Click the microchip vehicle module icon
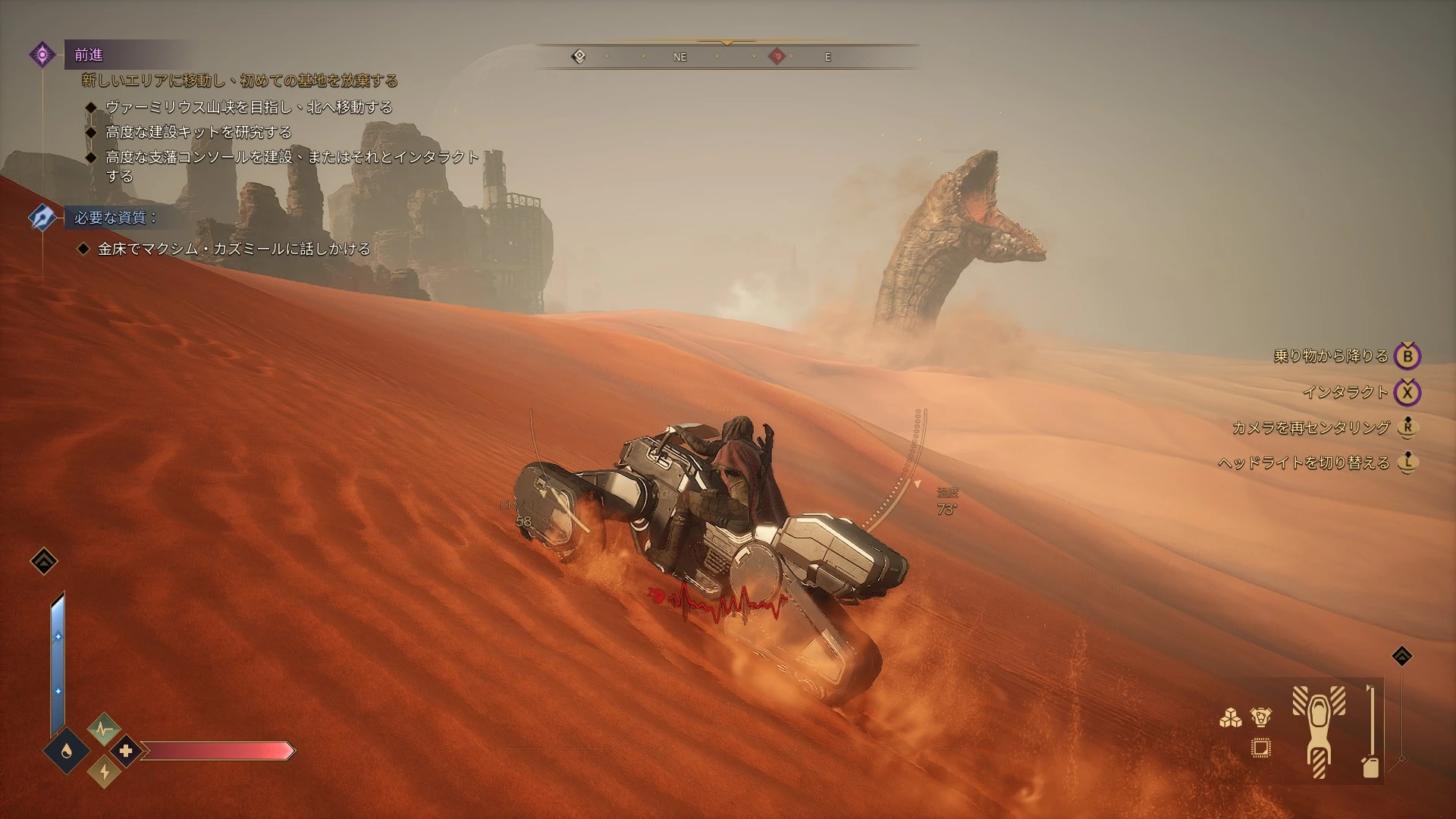Image resolution: width=1456 pixels, height=819 pixels. (1261, 748)
